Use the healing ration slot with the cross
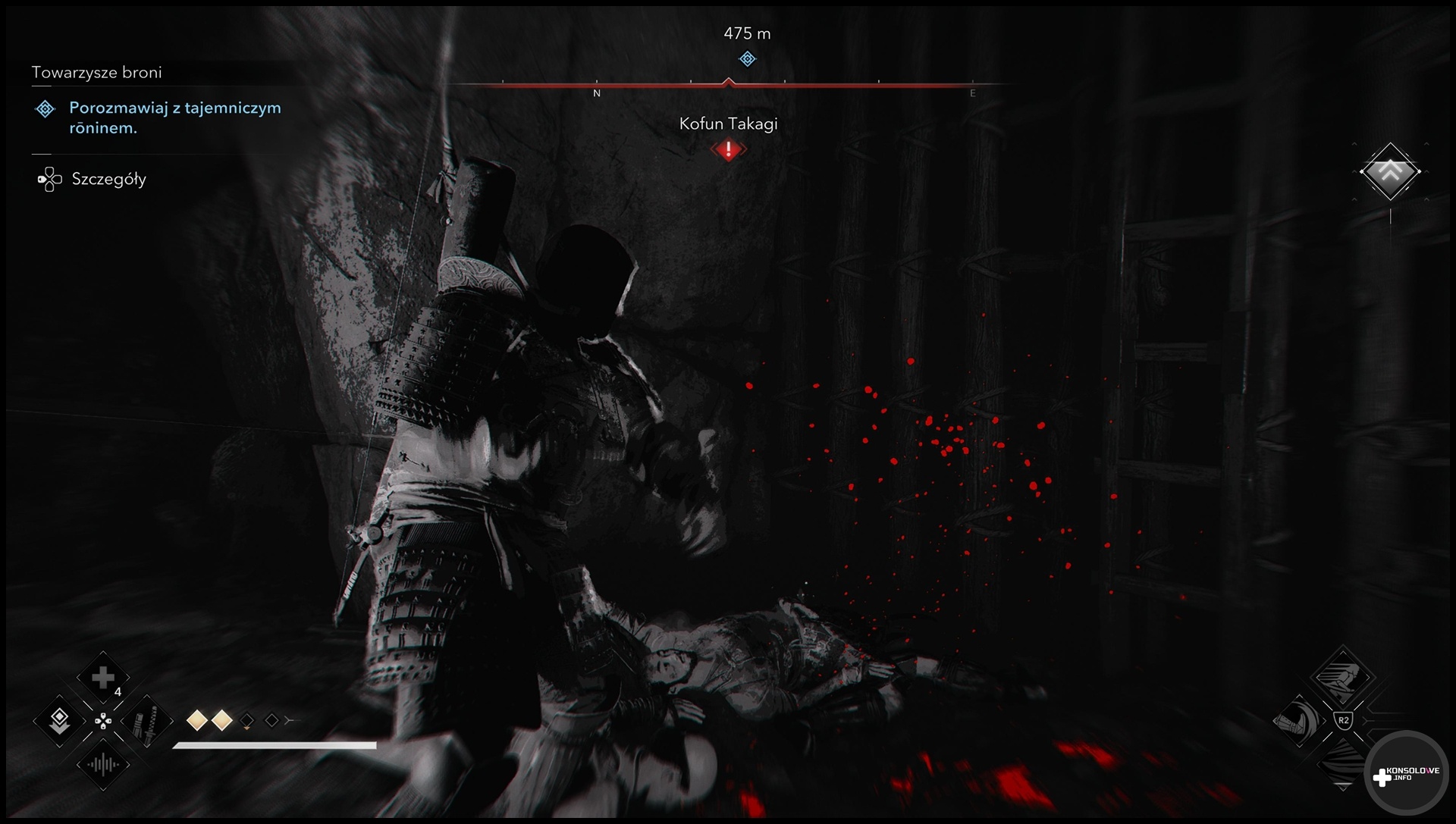 [x=103, y=678]
